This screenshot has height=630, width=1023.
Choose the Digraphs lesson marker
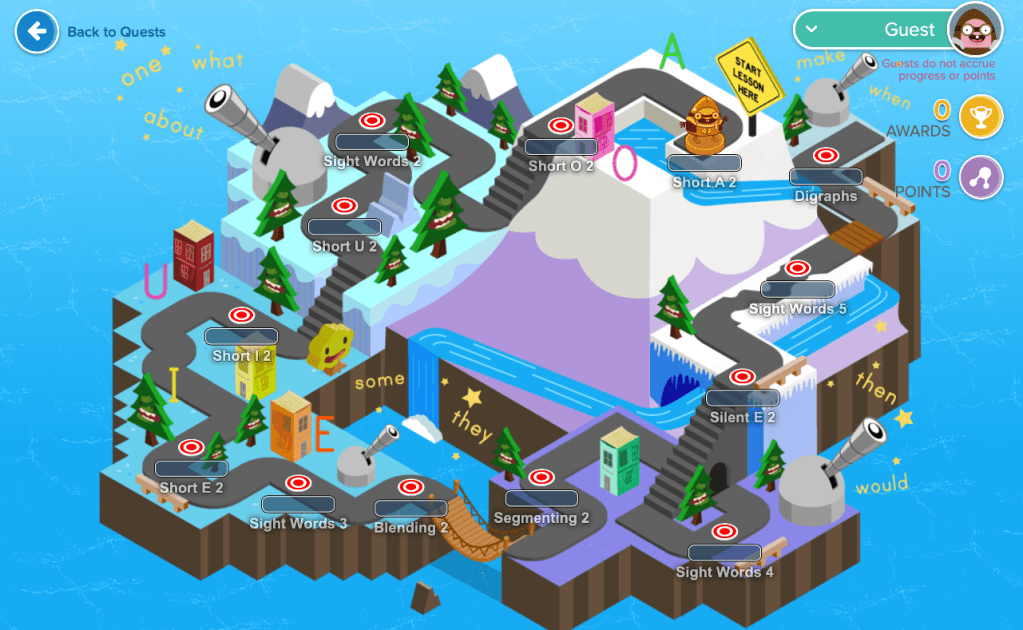tap(825, 156)
